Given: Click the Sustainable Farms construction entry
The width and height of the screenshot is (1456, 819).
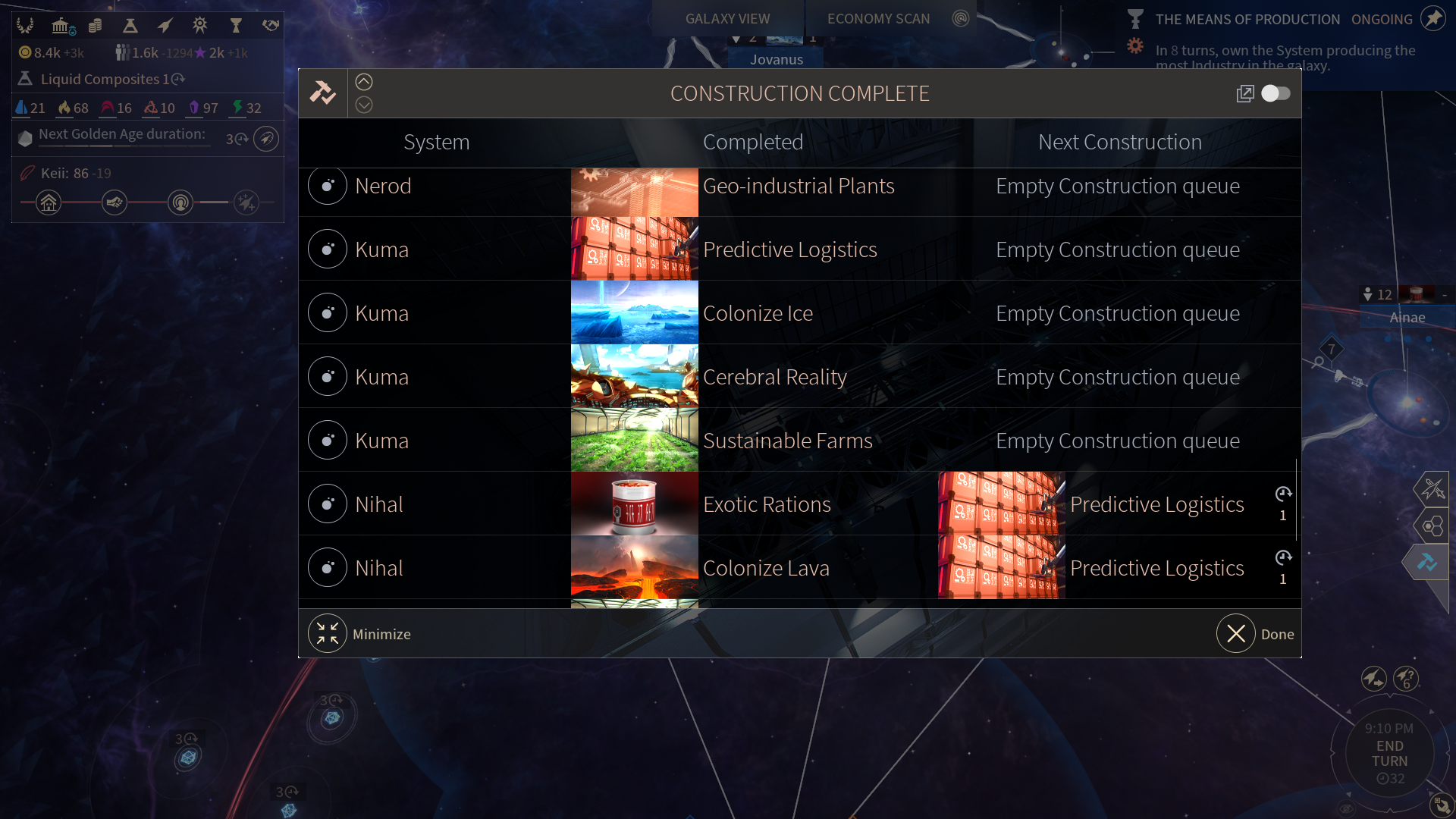Looking at the screenshot, I should tap(787, 441).
